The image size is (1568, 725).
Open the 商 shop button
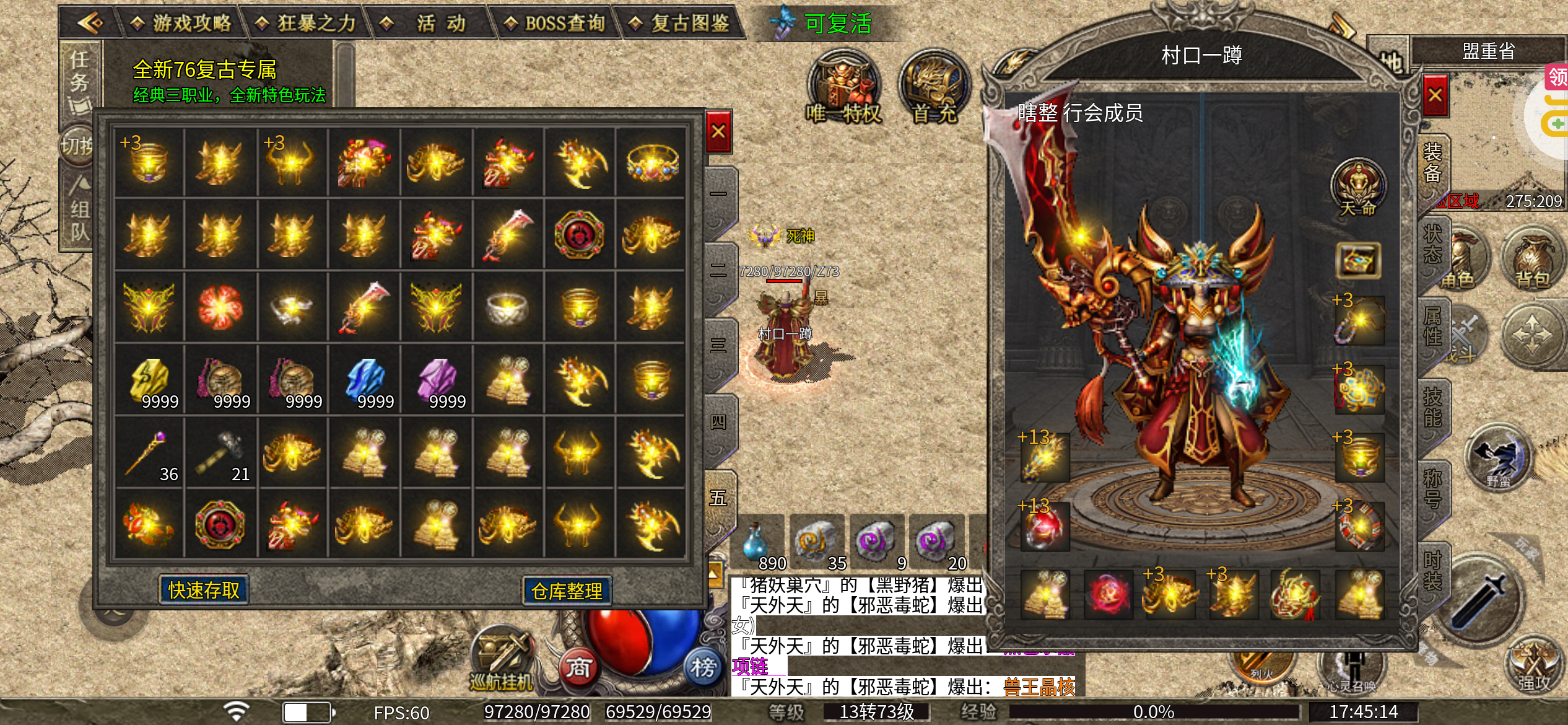point(578,668)
